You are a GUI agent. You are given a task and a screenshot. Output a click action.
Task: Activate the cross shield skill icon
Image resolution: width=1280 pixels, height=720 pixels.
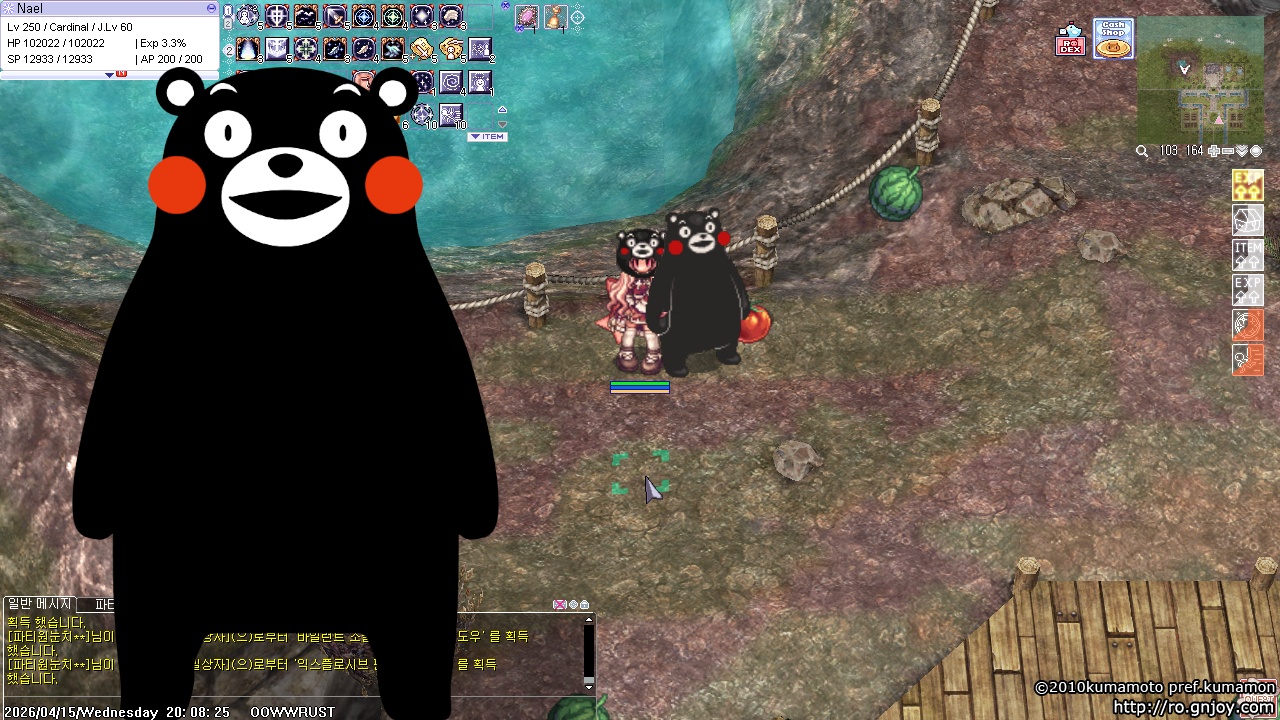pyautogui.click(x=277, y=17)
